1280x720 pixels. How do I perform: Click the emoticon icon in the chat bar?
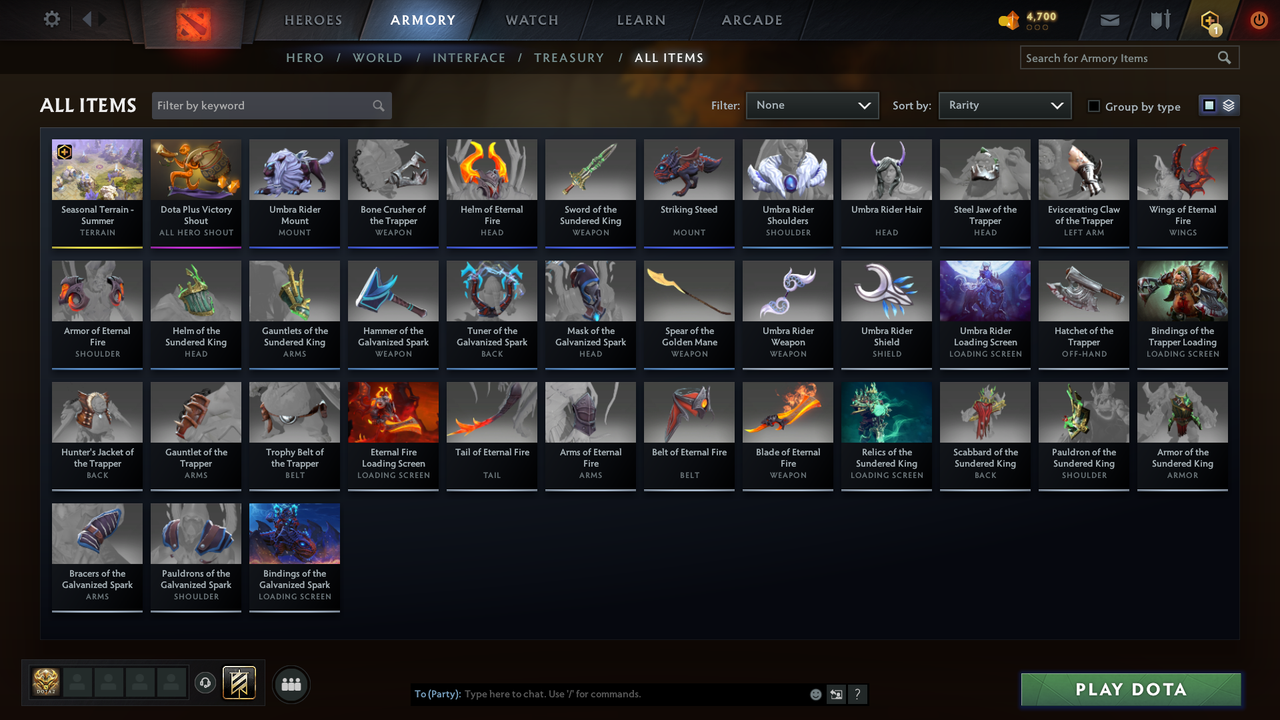tap(814, 693)
